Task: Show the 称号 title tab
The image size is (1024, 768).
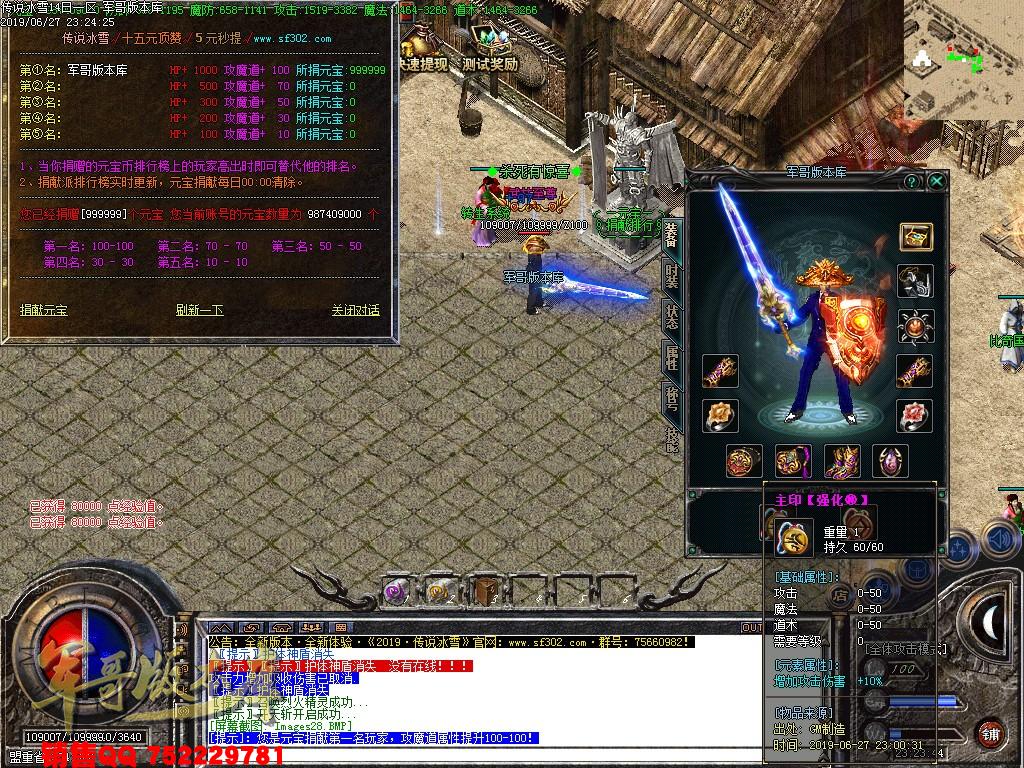Action: pyautogui.click(x=672, y=398)
